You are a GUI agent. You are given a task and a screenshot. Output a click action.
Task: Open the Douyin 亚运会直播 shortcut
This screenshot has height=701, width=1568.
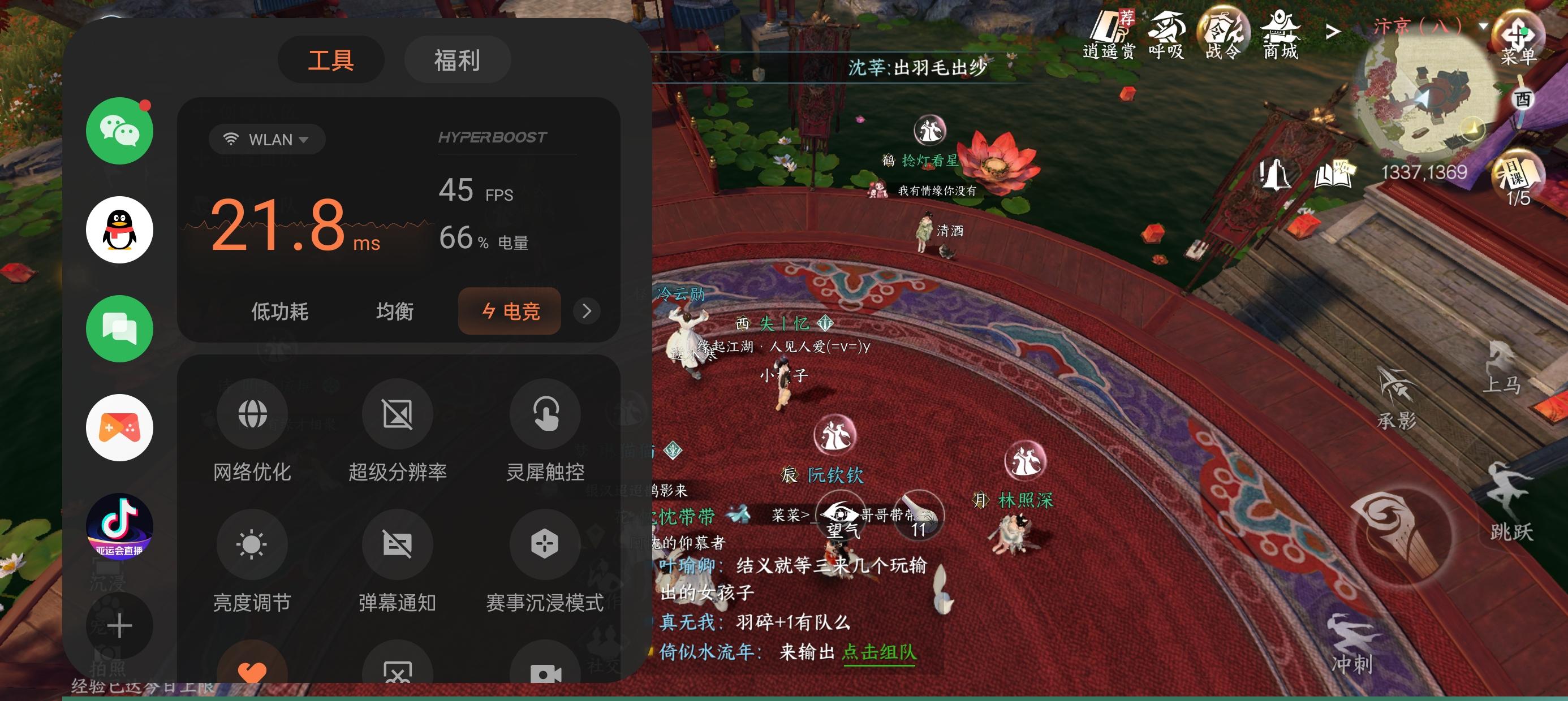[x=119, y=526]
